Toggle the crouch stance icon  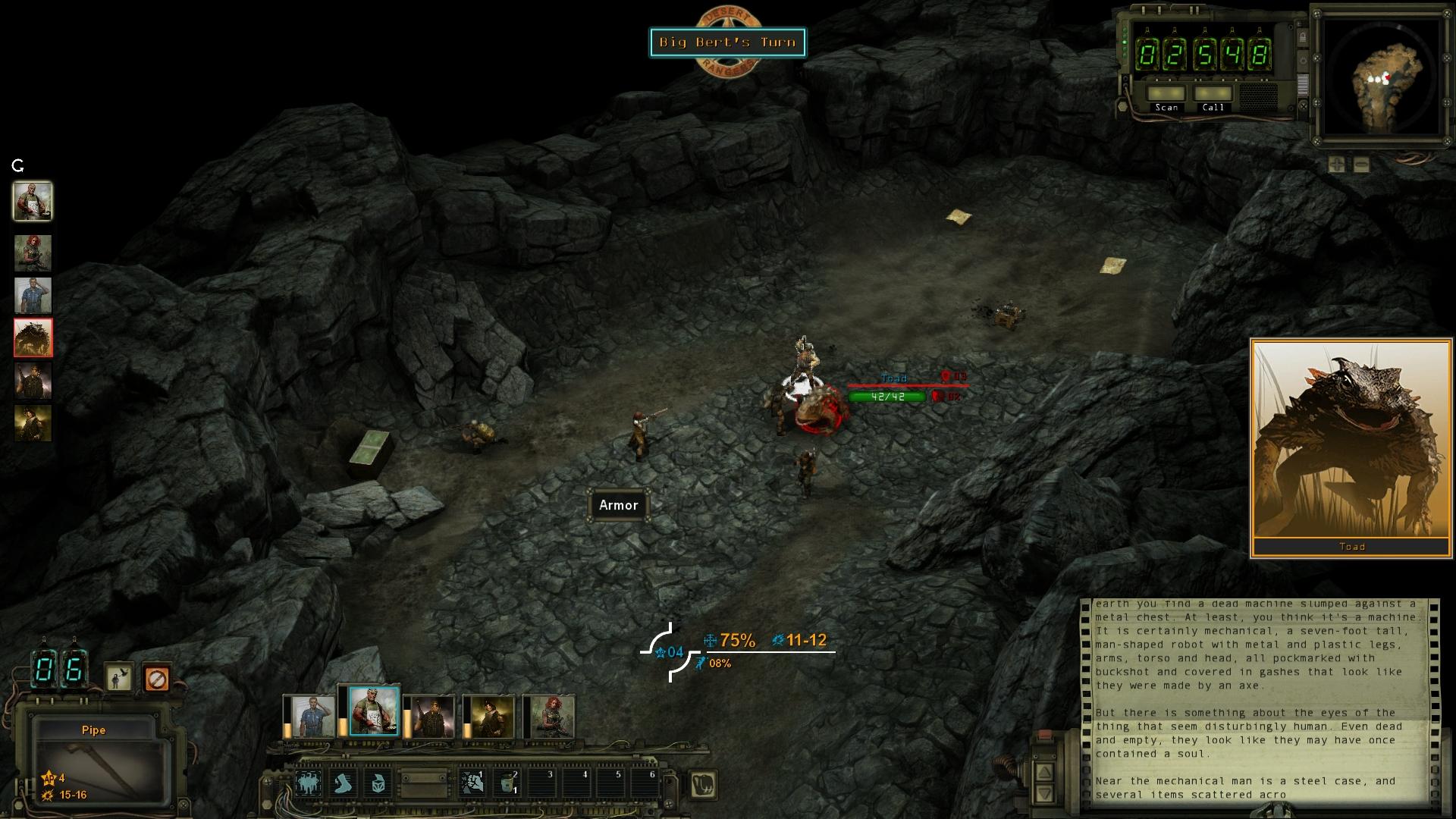118,678
